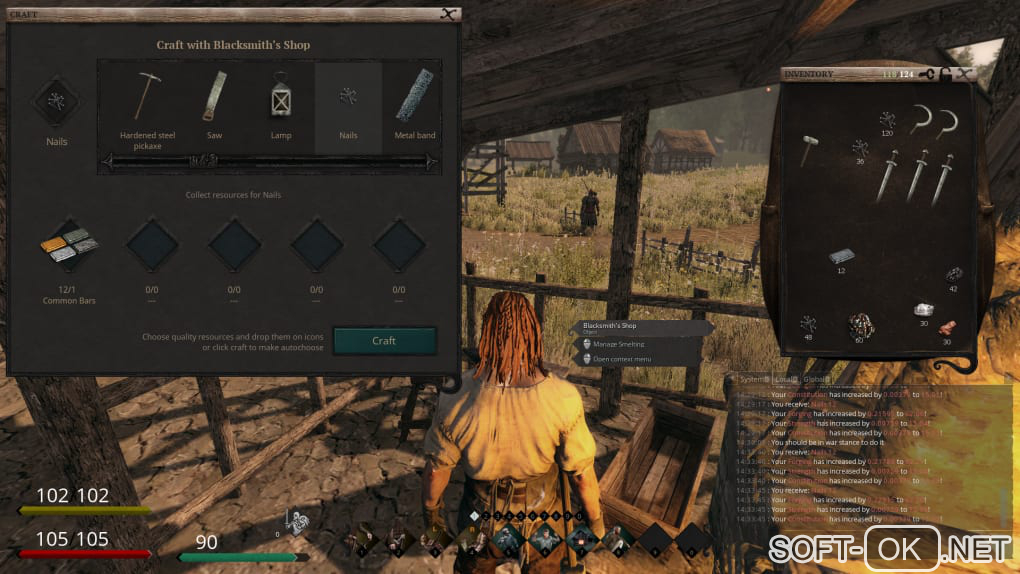The height and width of the screenshot is (574, 1020).
Task: Open the Global chat tab
Action: [x=817, y=379]
